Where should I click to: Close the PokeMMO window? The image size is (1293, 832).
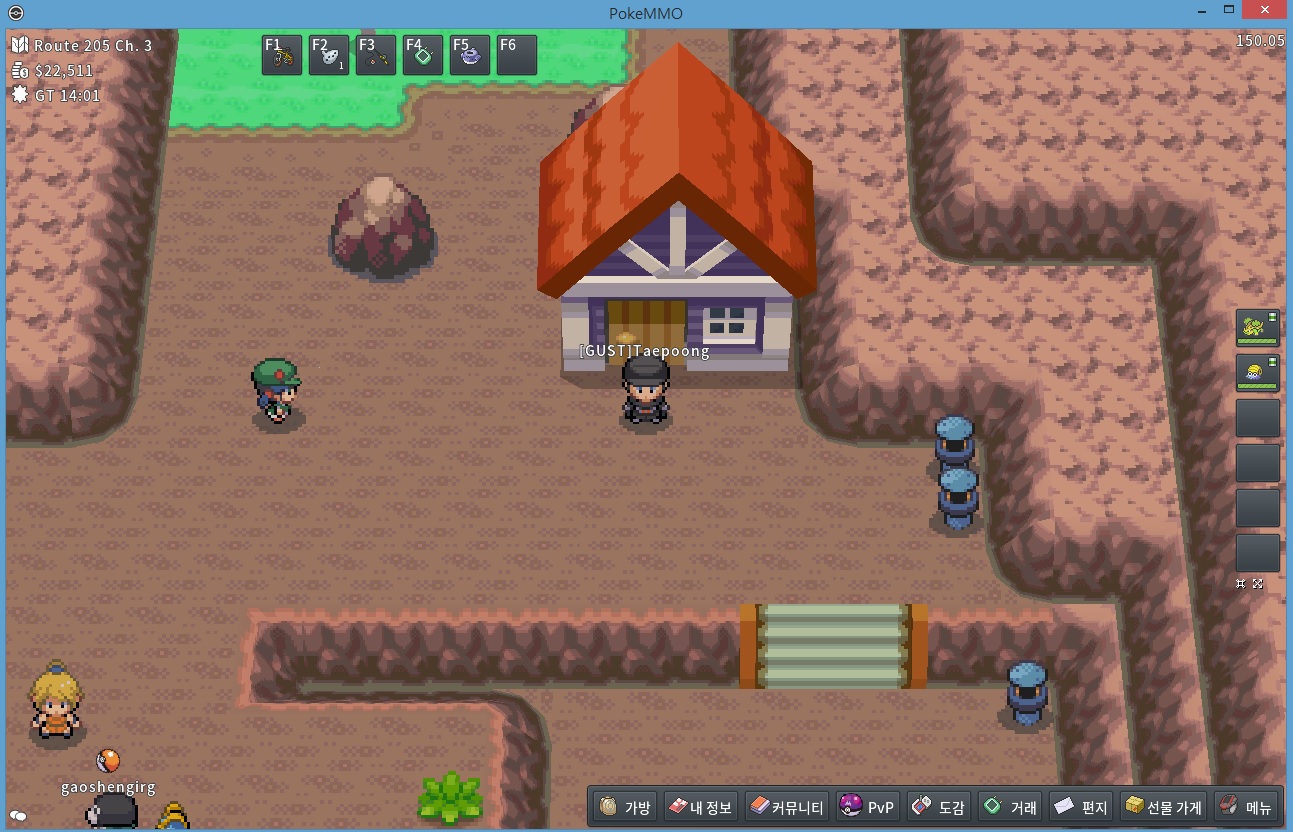pyautogui.click(x=1267, y=10)
